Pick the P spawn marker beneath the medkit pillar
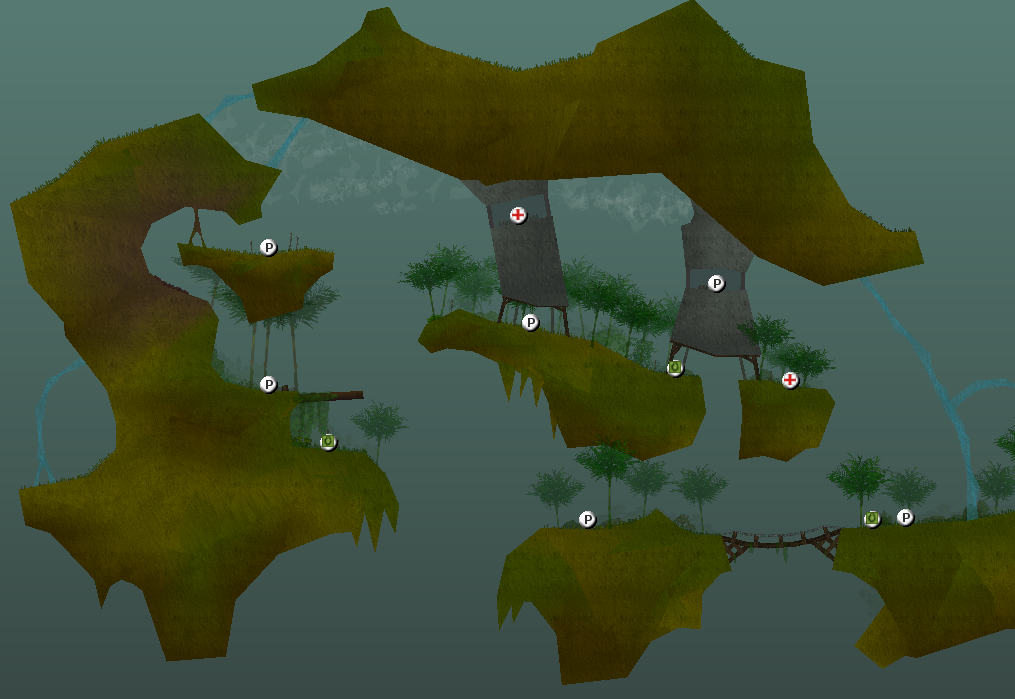 530,322
